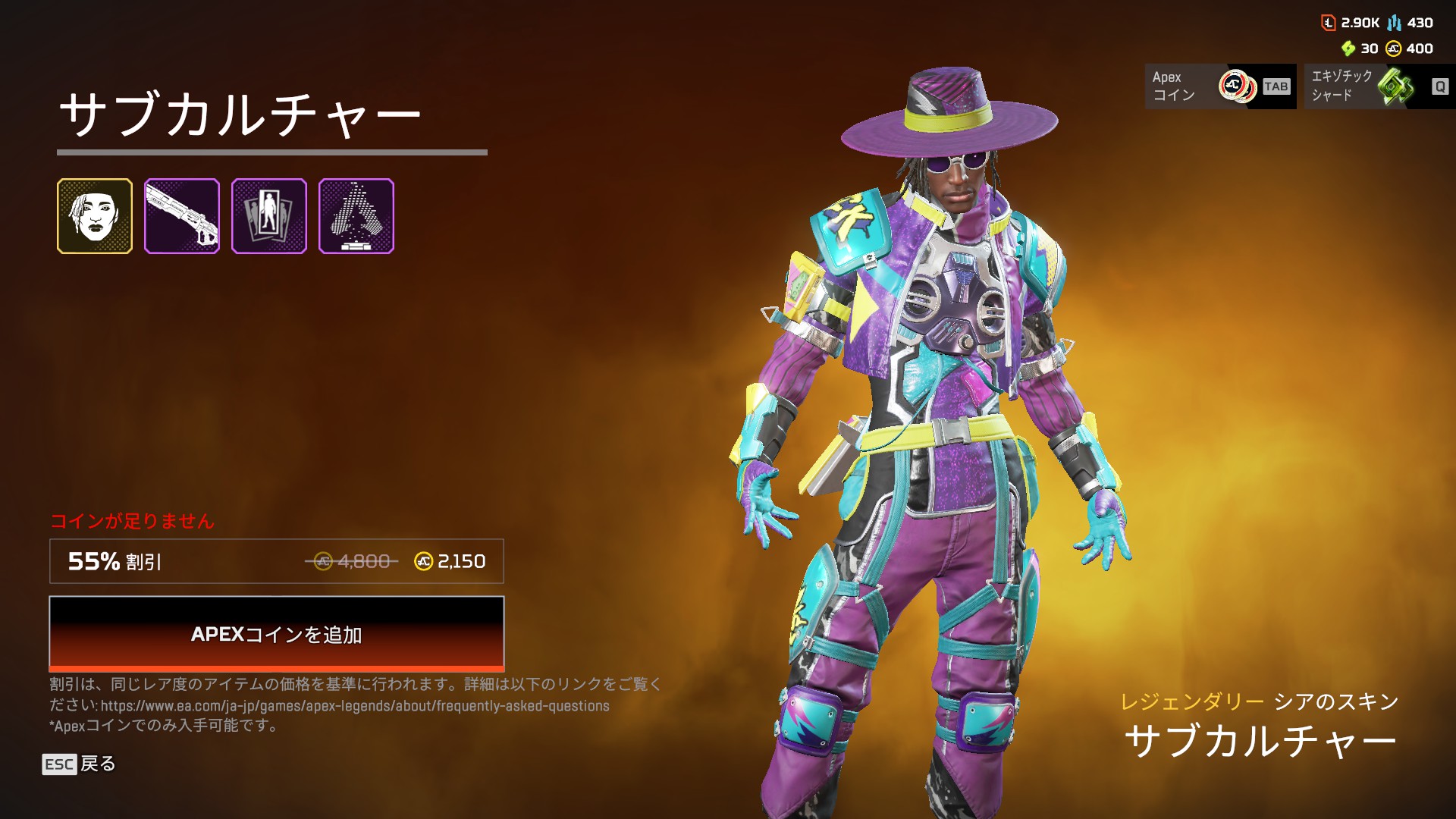Open the EA frequently-asked-questions link
This screenshot has height=819, width=1456.
point(355,706)
